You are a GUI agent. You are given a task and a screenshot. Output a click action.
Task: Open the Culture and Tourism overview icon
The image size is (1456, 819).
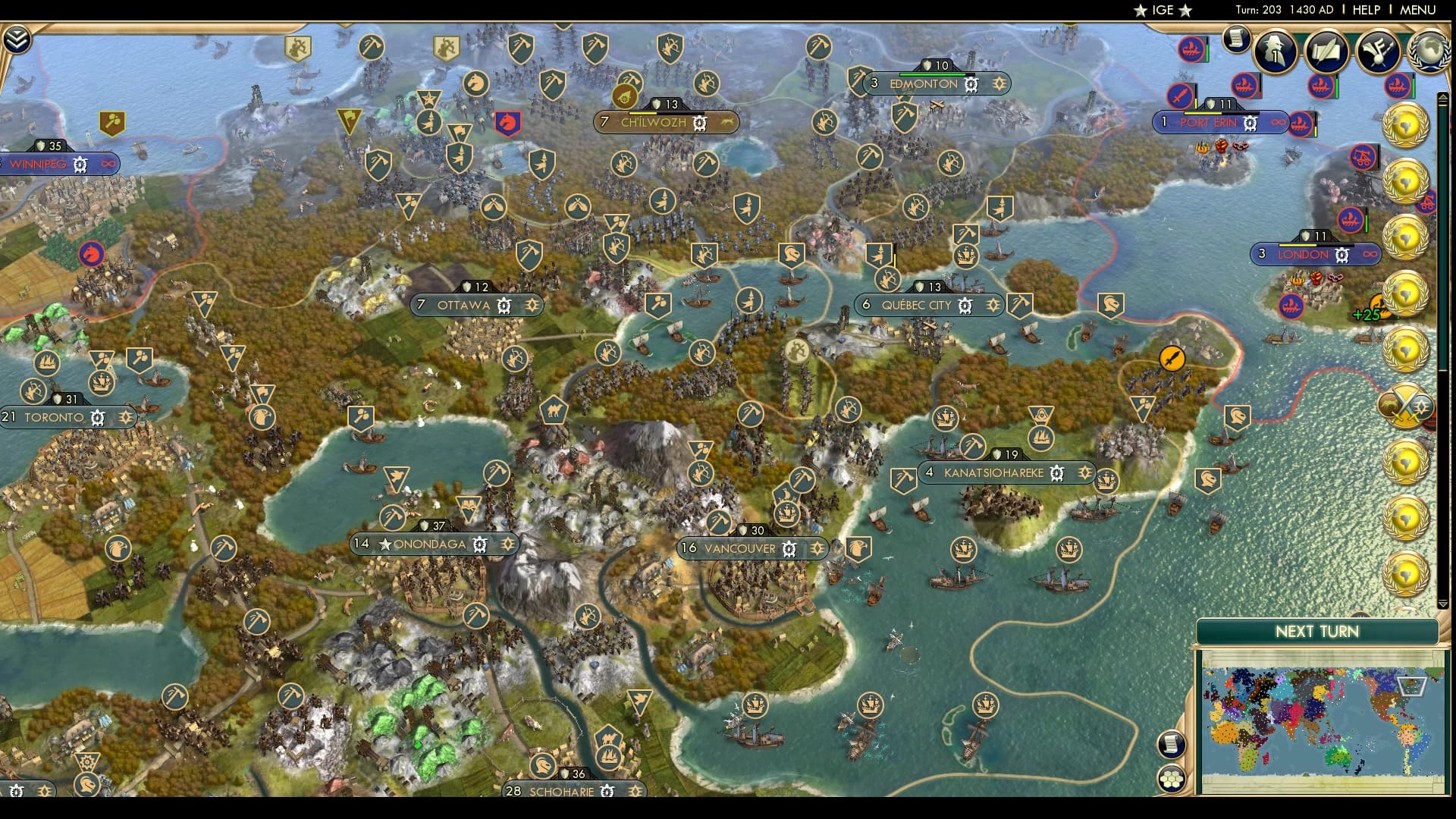1379,52
